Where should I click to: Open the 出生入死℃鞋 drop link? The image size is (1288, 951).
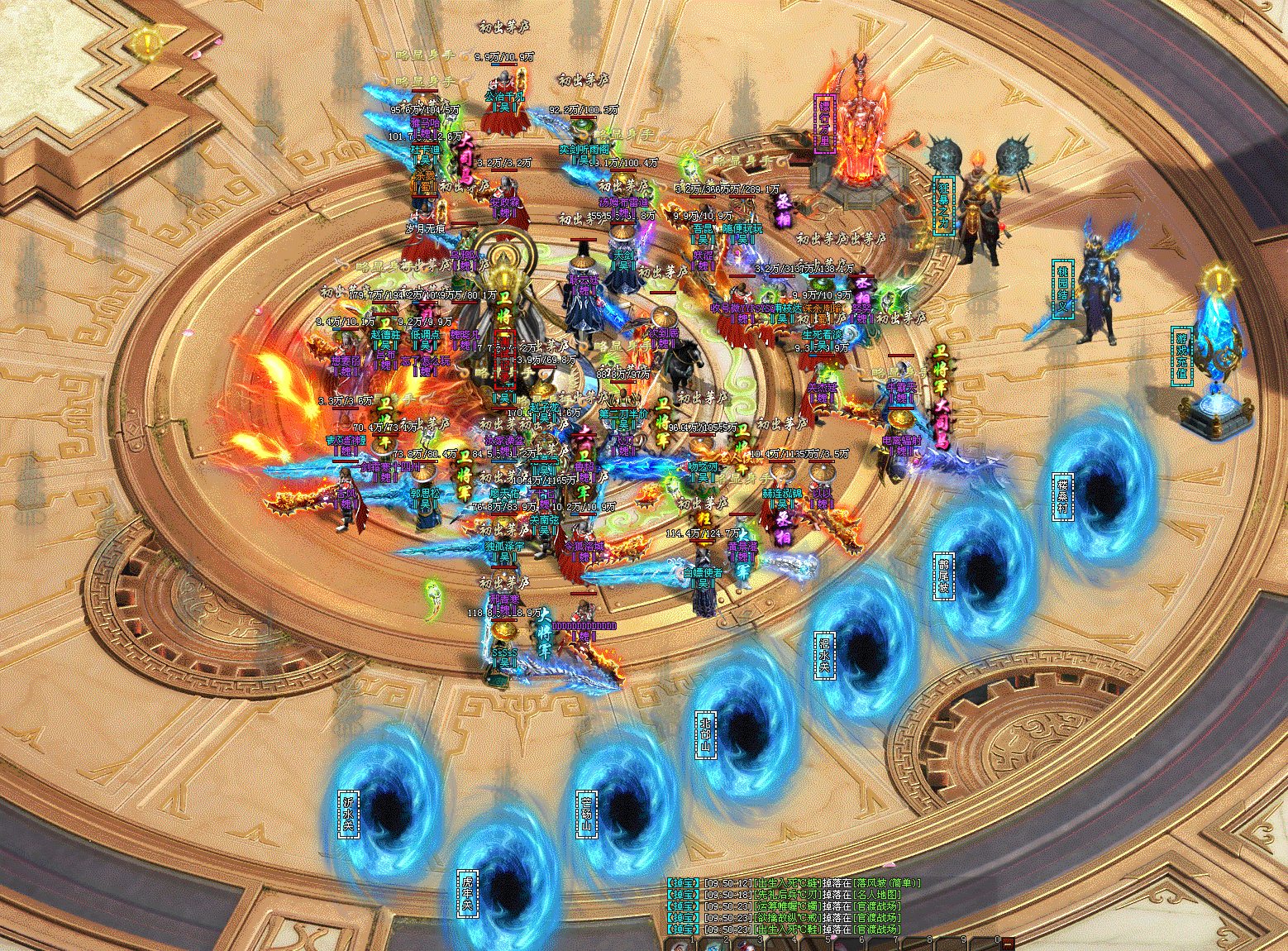pyautogui.click(x=789, y=929)
